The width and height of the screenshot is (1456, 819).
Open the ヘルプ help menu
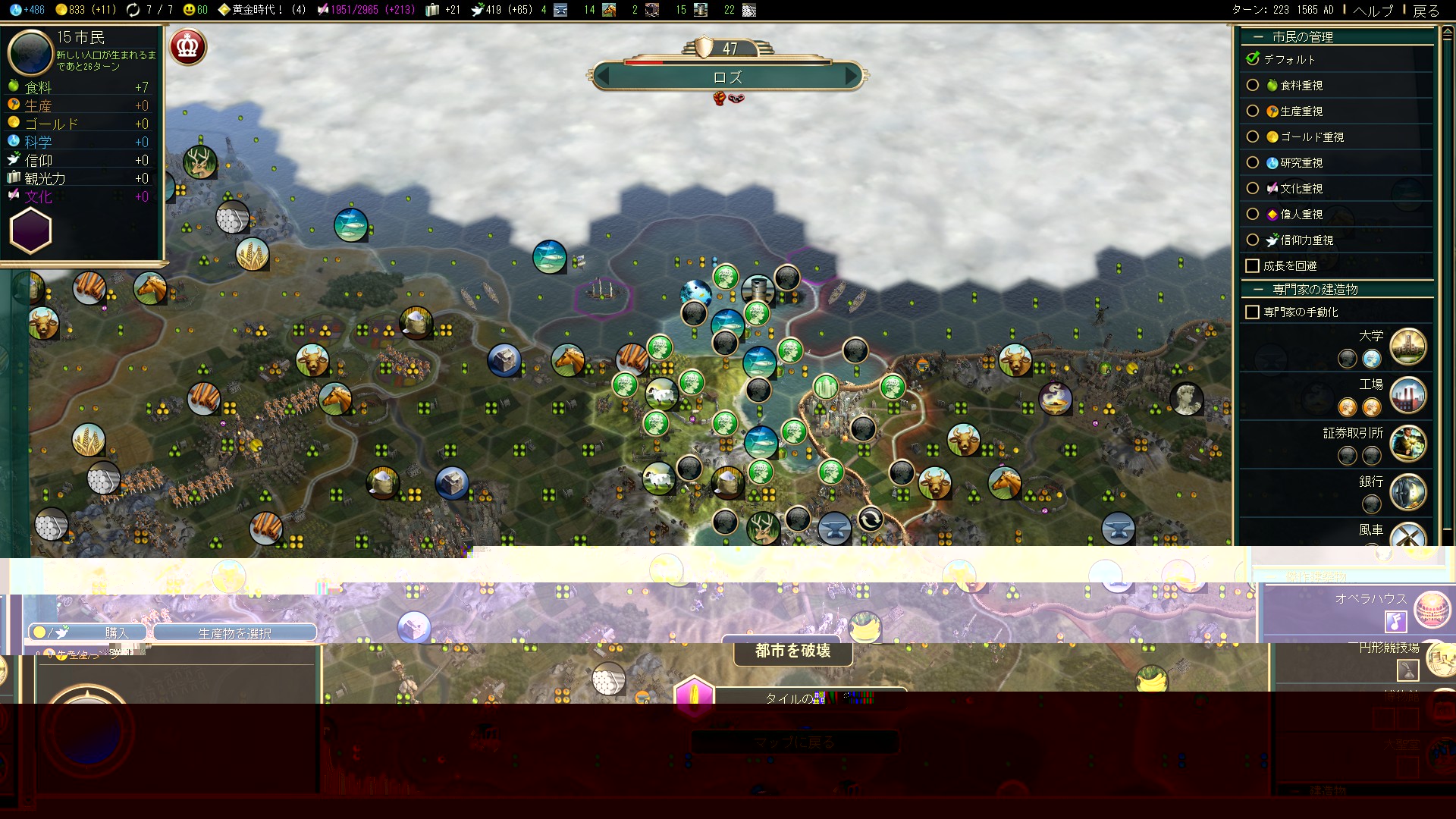pos(1373,11)
